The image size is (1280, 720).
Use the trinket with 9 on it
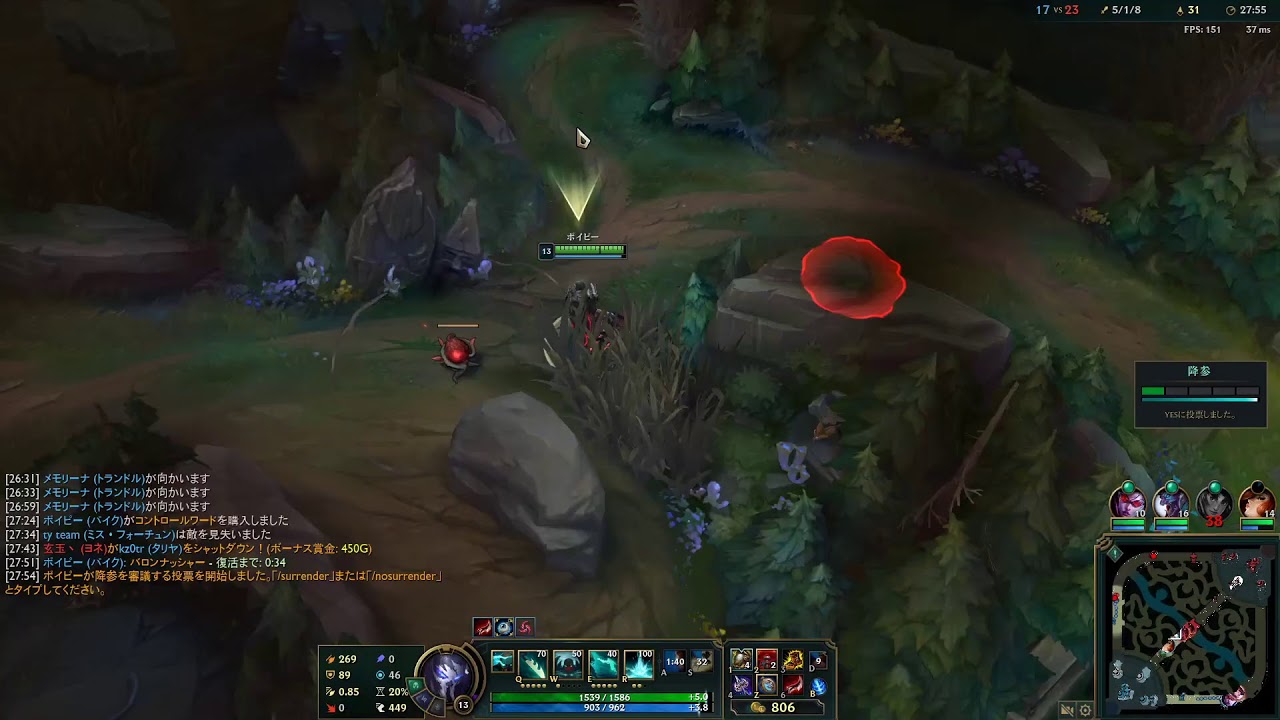[x=819, y=660]
